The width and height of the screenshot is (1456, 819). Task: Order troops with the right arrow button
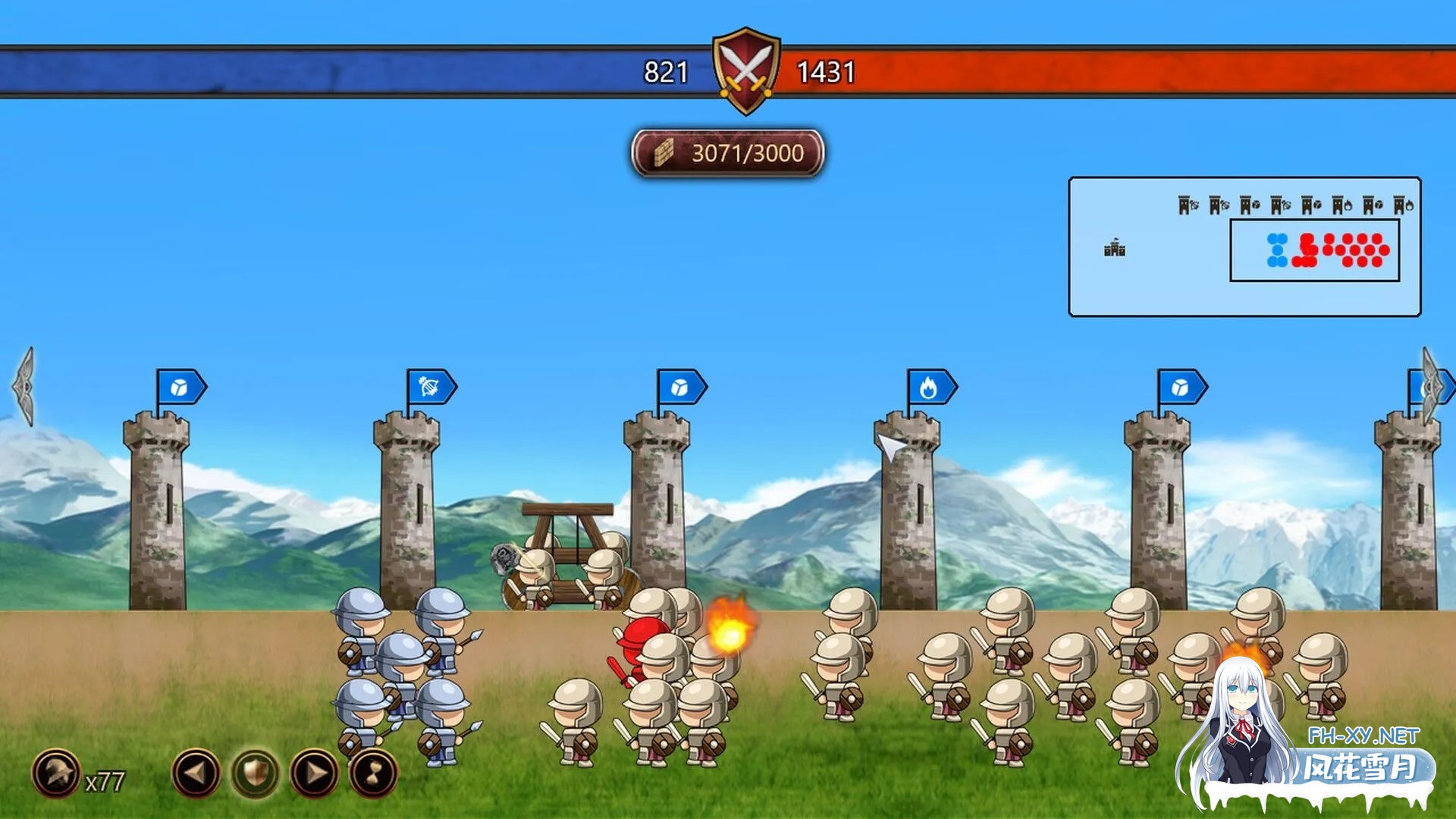coord(315,773)
